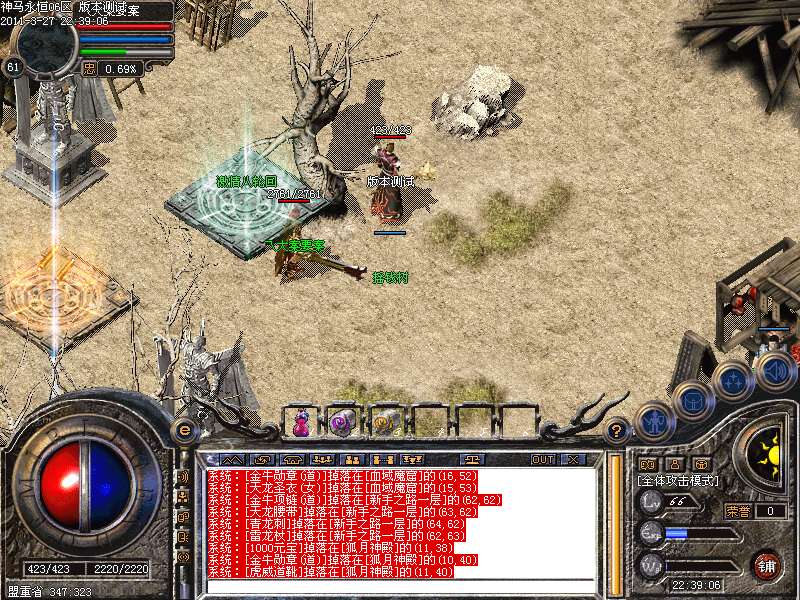Open the bag inventory round button
The height and width of the screenshot is (600, 800).
coord(692,401)
